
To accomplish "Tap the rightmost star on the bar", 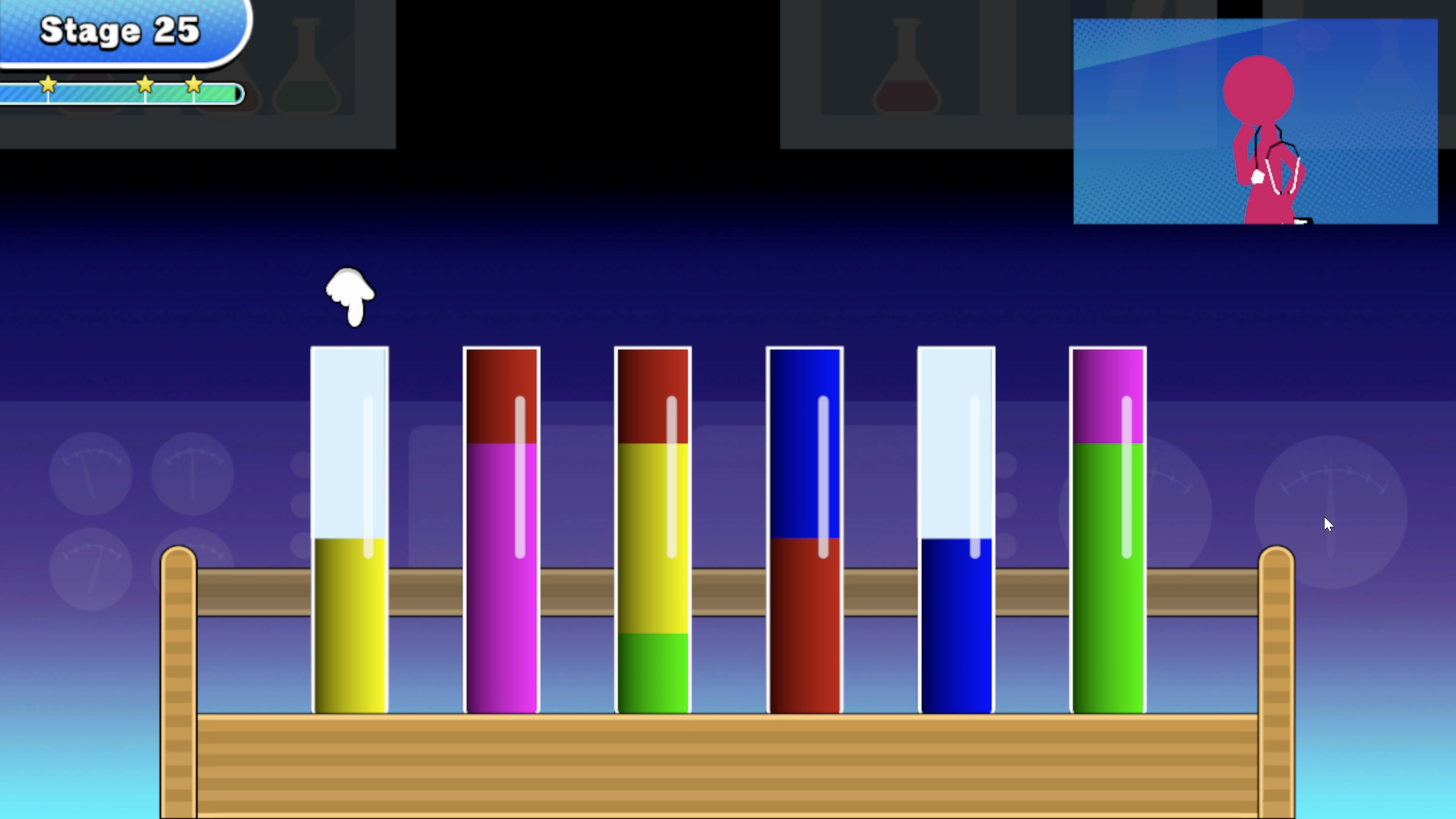I will pyautogui.click(x=193, y=85).
